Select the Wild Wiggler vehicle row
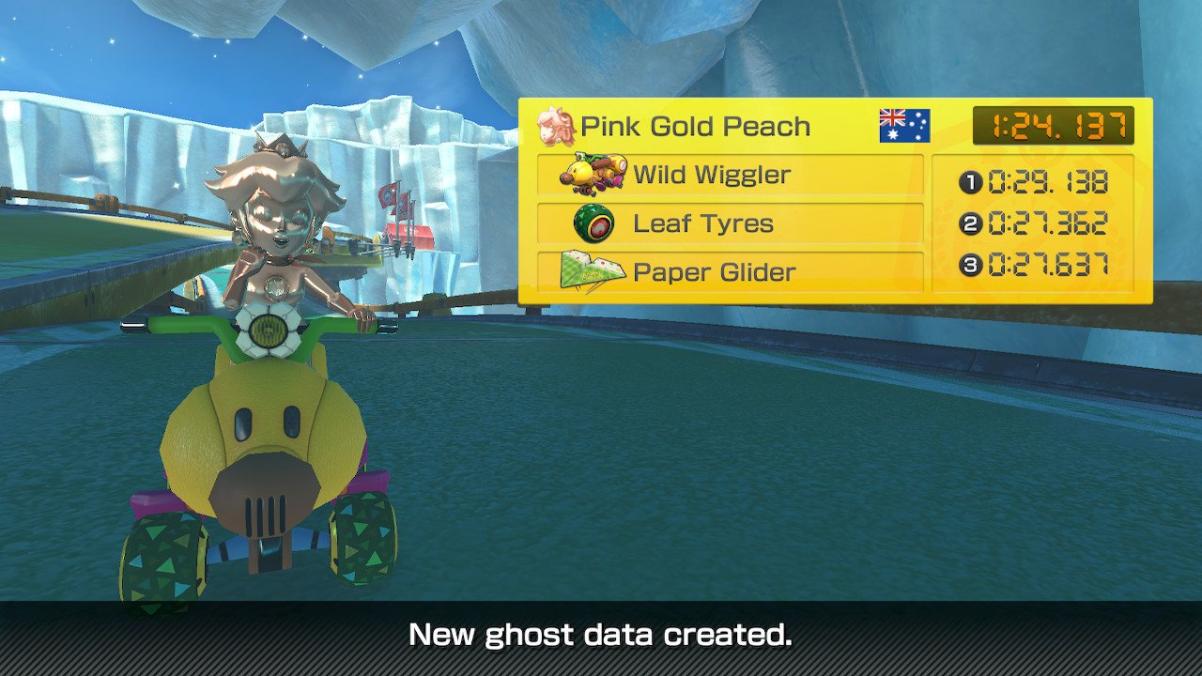 pos(729,175)
